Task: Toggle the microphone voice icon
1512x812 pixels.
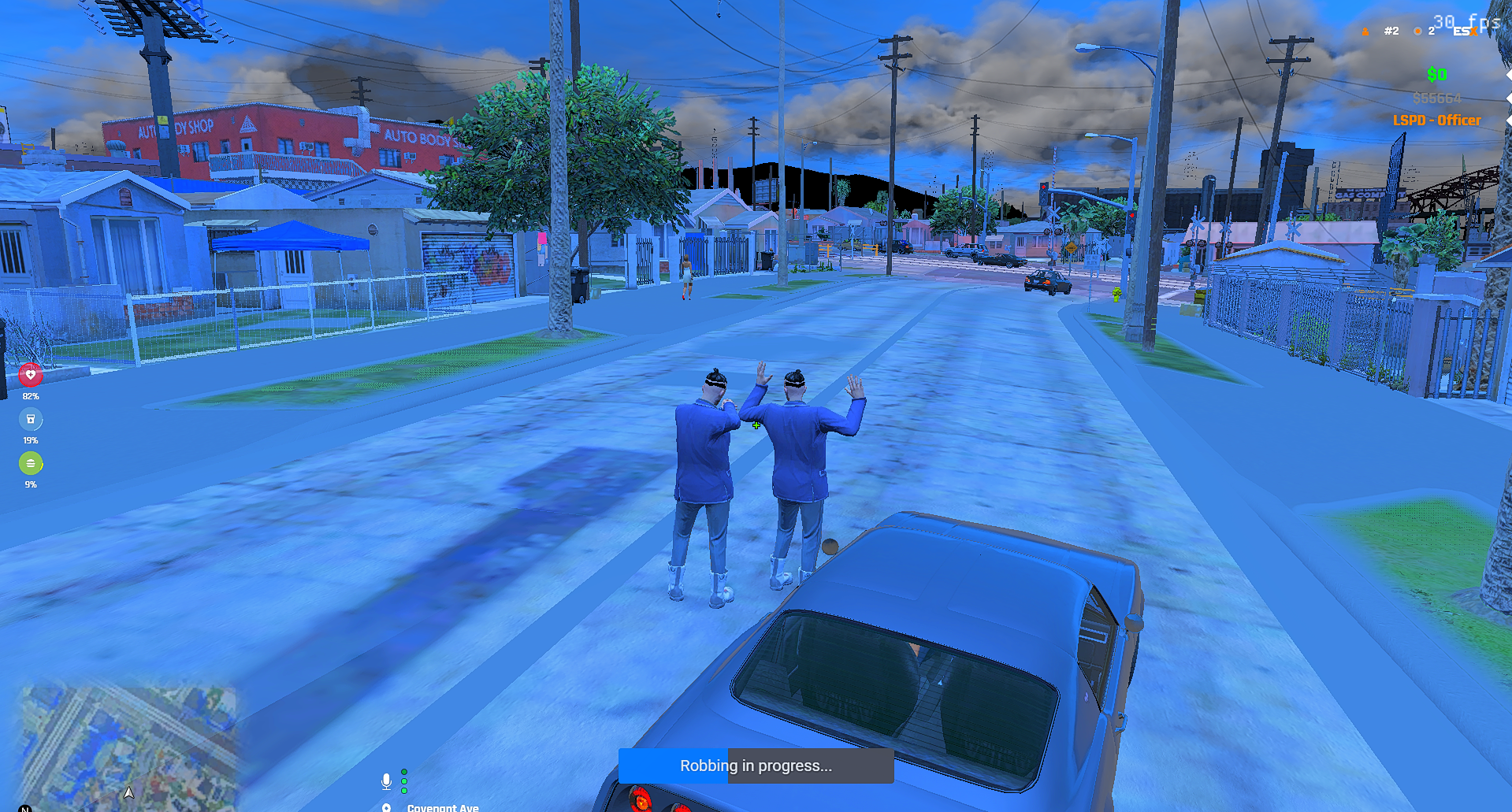Action: click(386, 780)
